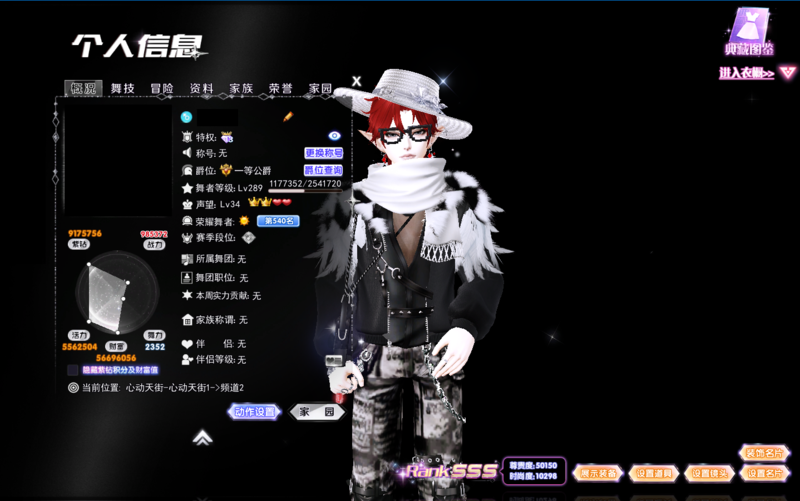Toggle the eye visibility icon beside 特权
Viewport: 800px width, 501px height.
335,135
